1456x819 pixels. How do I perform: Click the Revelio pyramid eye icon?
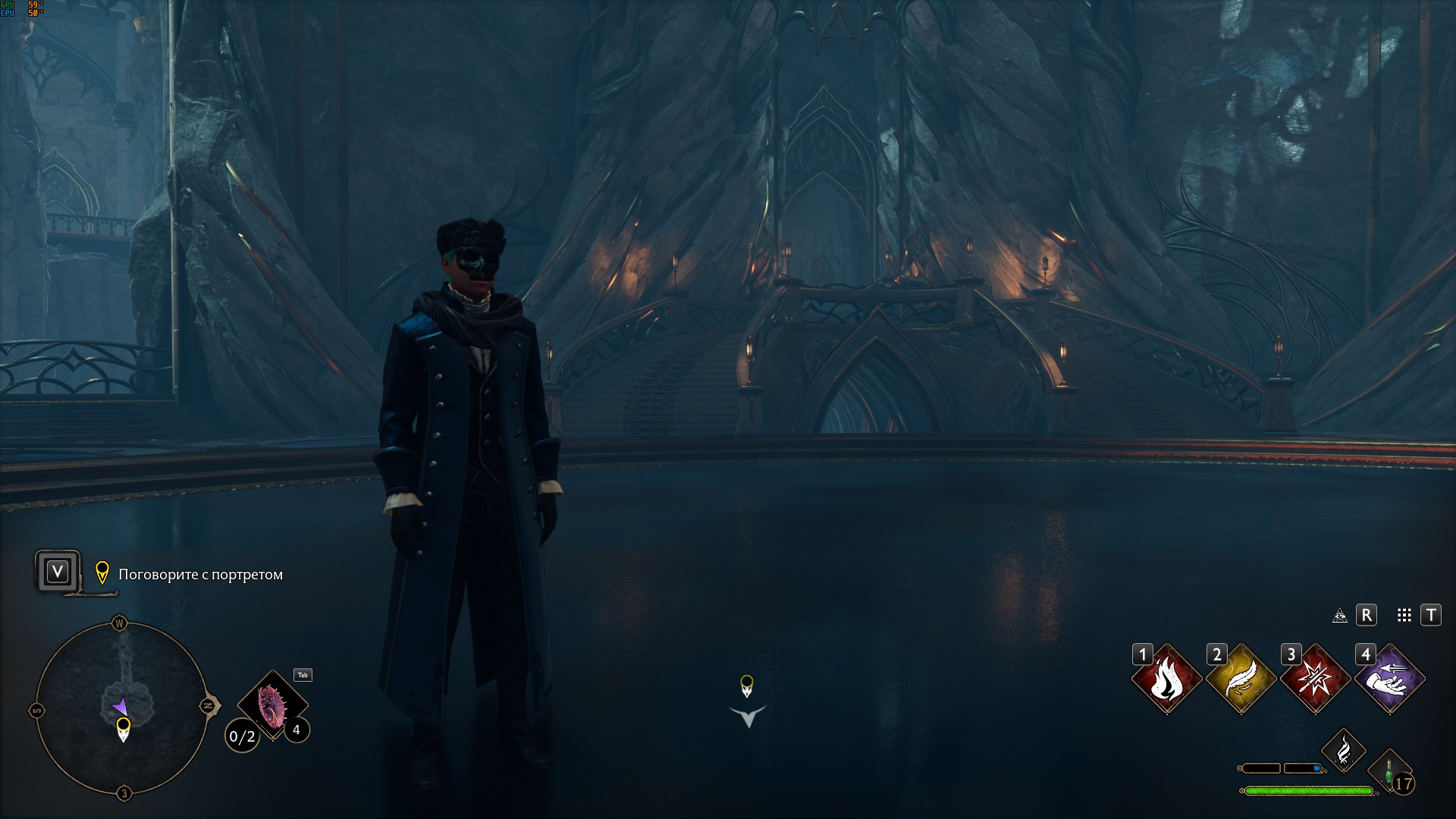click(1340, 616)
